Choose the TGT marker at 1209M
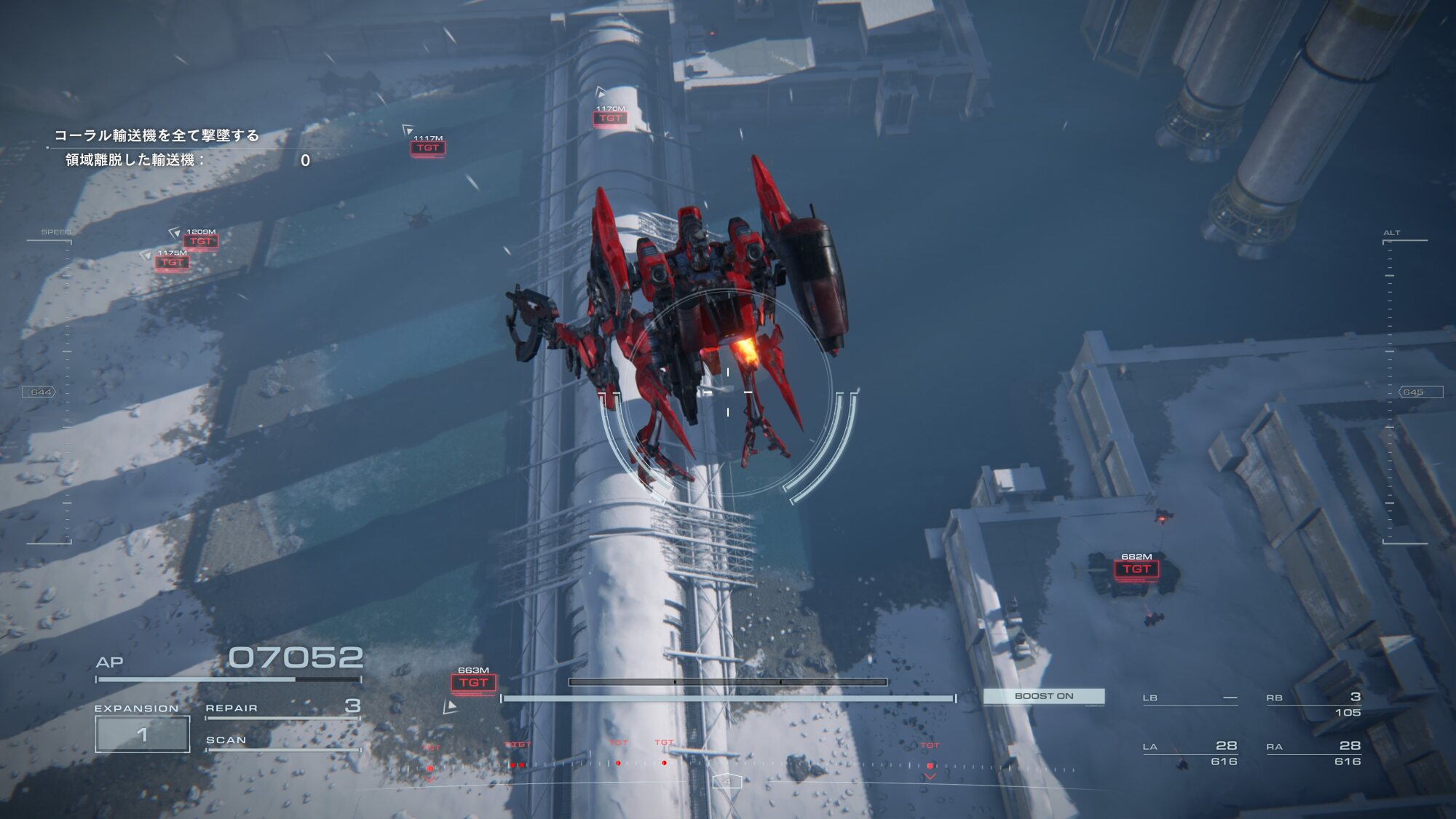Image resolution: width=1456 pixels, height=819 pixels. [200, 241]
